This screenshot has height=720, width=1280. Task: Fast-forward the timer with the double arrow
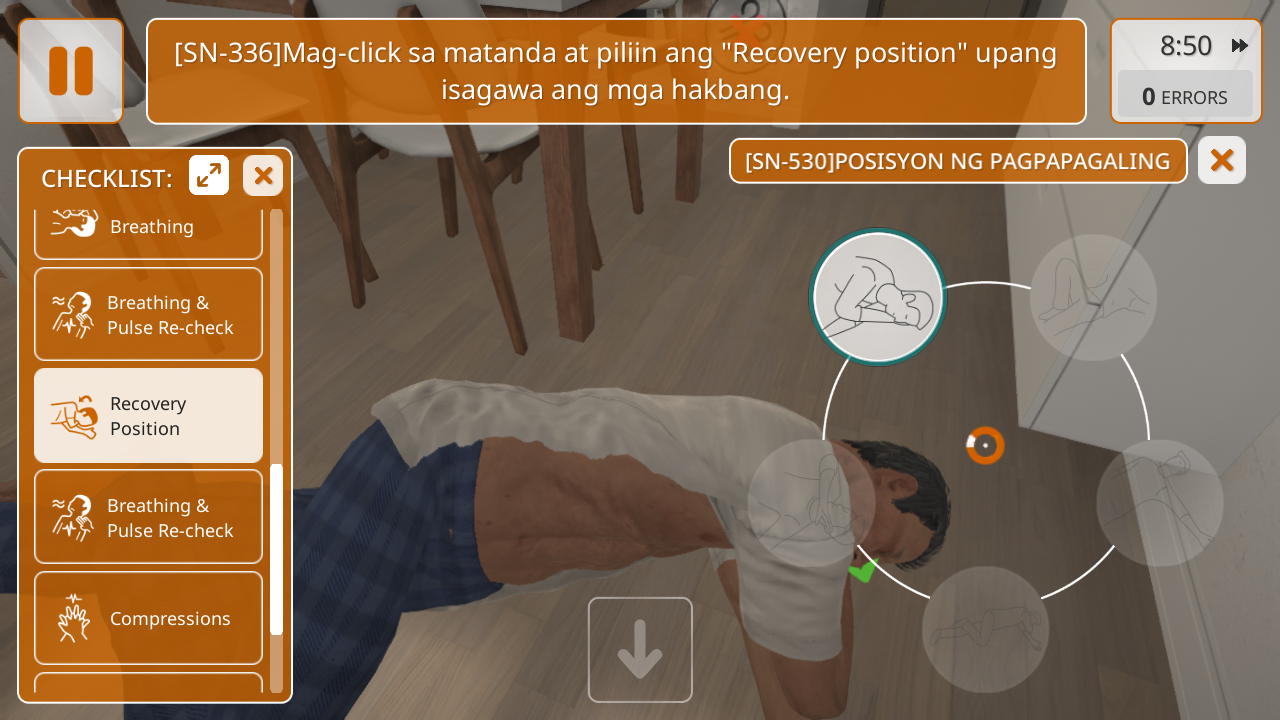tap(1240, 46)
